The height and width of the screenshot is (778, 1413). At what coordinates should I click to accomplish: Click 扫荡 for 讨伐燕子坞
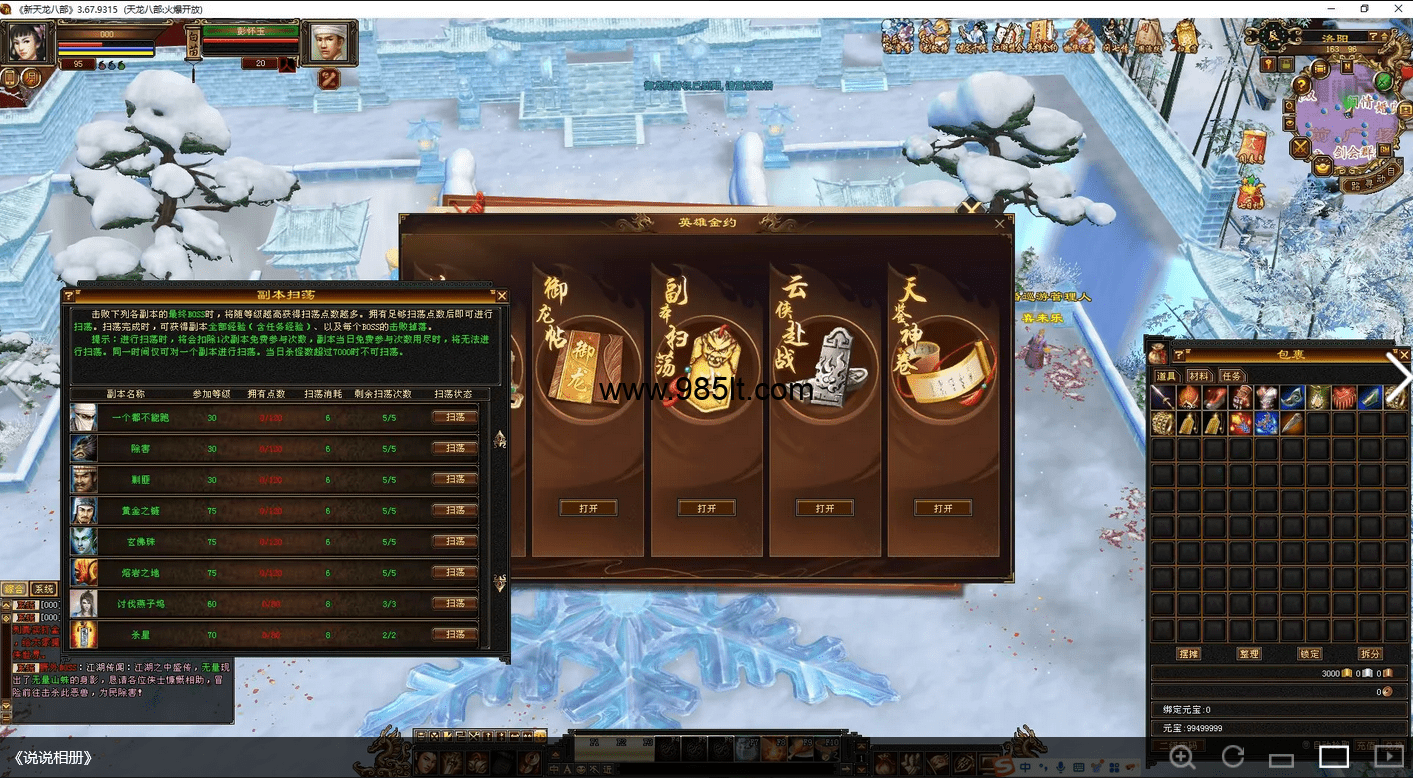point(455,603)
